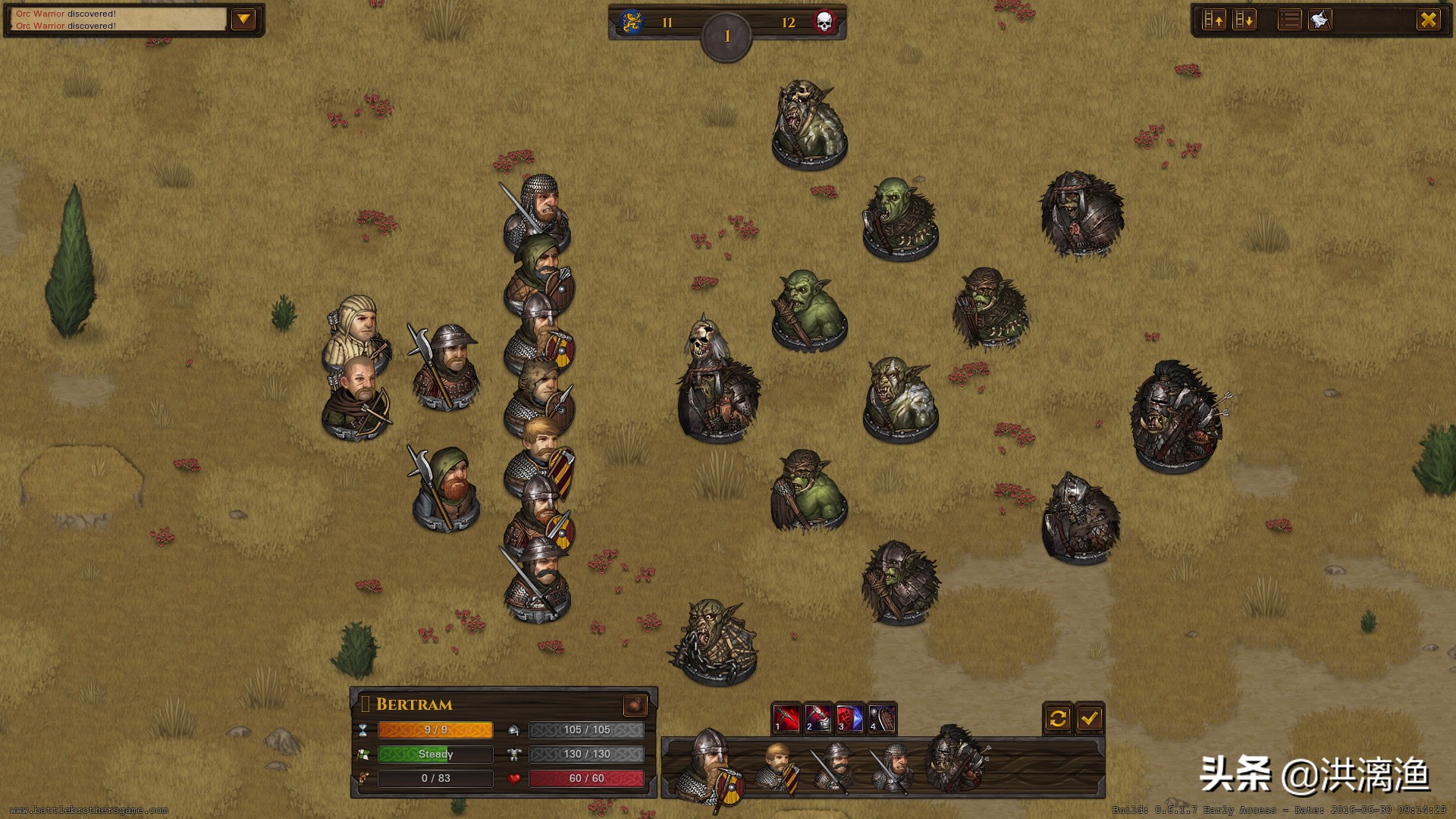This screenshot has height=819, width=1456.
Task: End turn with the yellow checkmark
Action: click(1090, 717)
